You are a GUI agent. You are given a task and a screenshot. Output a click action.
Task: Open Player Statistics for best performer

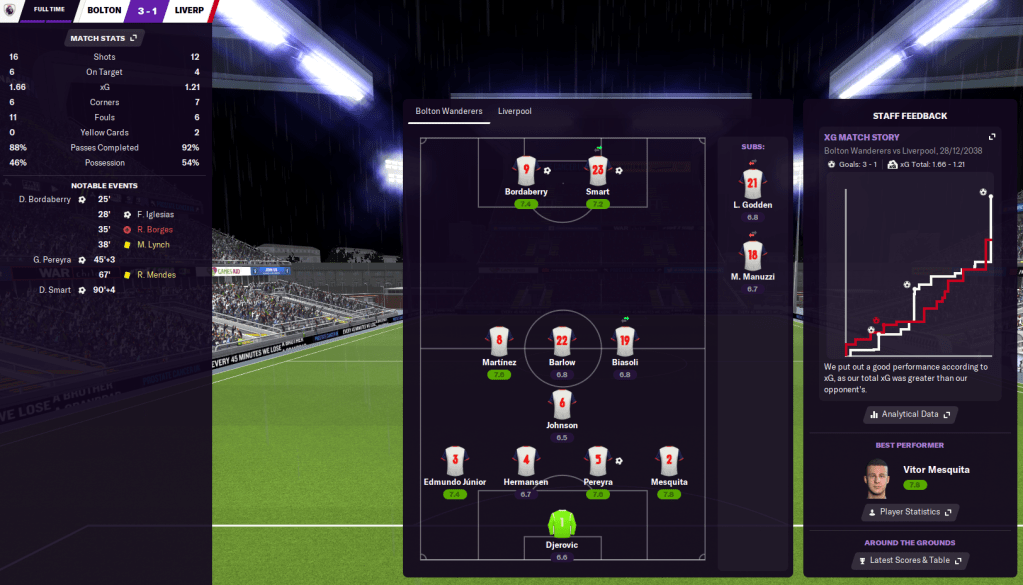point(909,512)
